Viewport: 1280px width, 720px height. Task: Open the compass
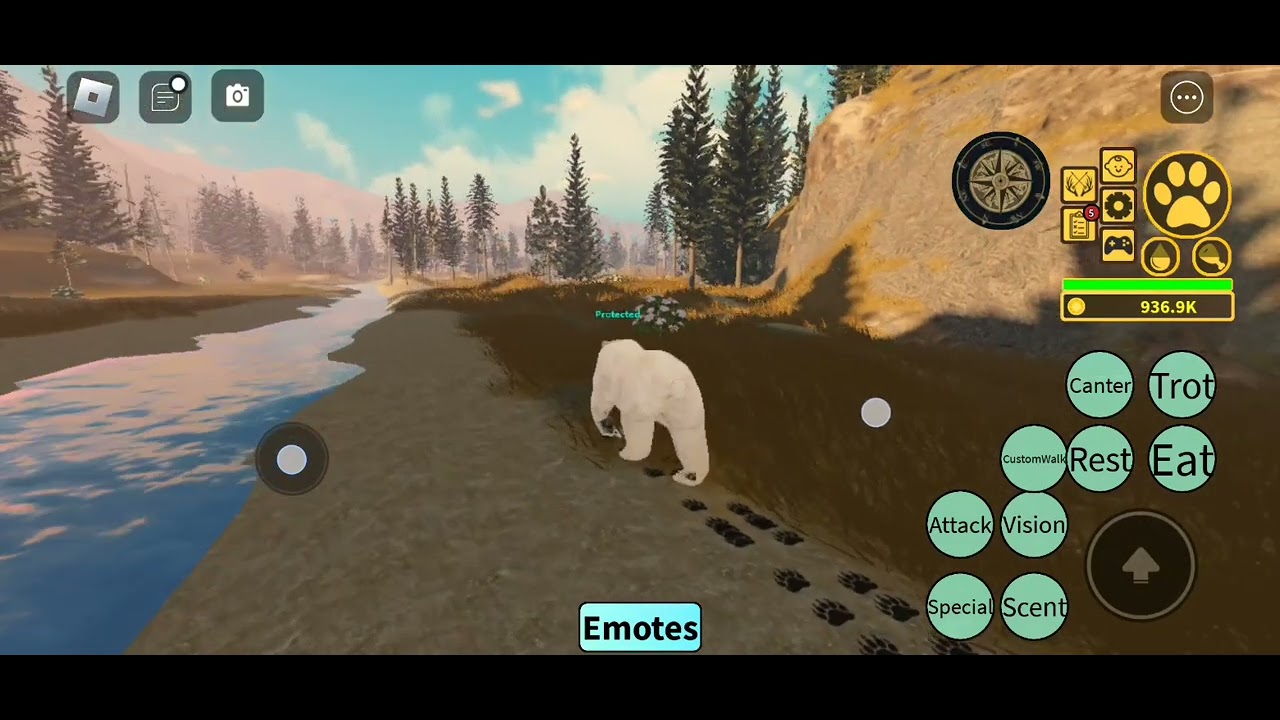point(1000,181)
